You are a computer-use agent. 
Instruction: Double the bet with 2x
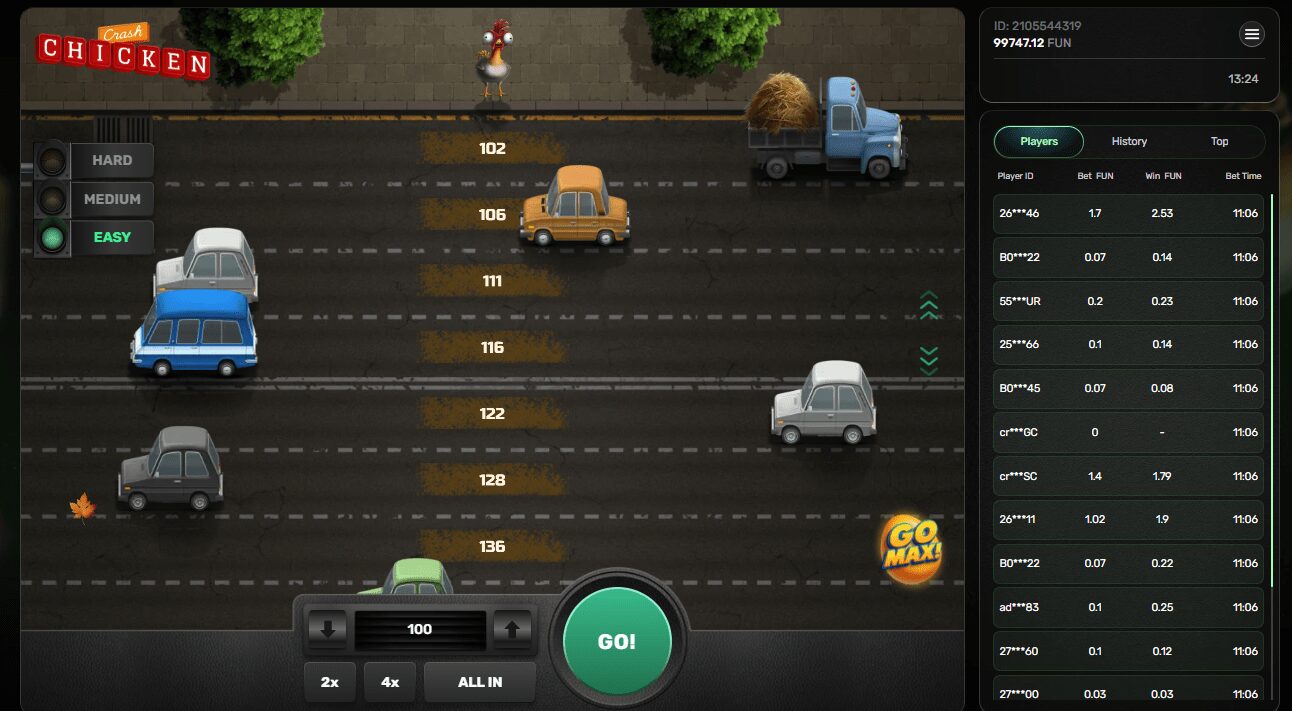330,682
